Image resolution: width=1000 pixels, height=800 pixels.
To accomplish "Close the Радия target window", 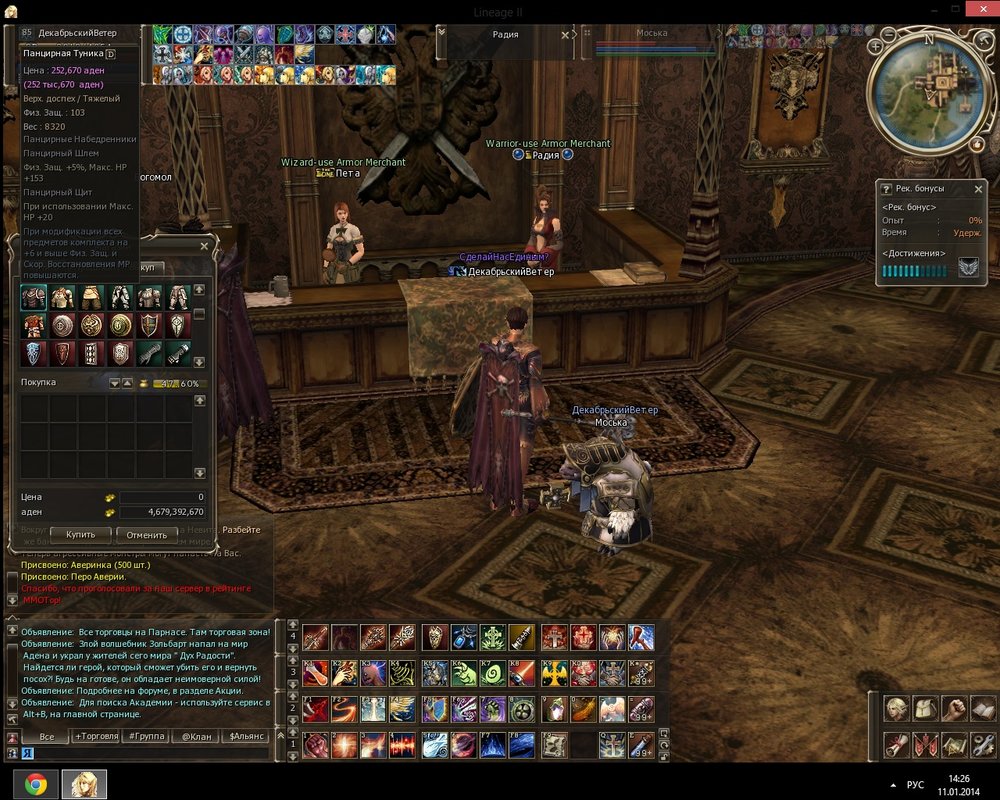I will tap(565, 34).
